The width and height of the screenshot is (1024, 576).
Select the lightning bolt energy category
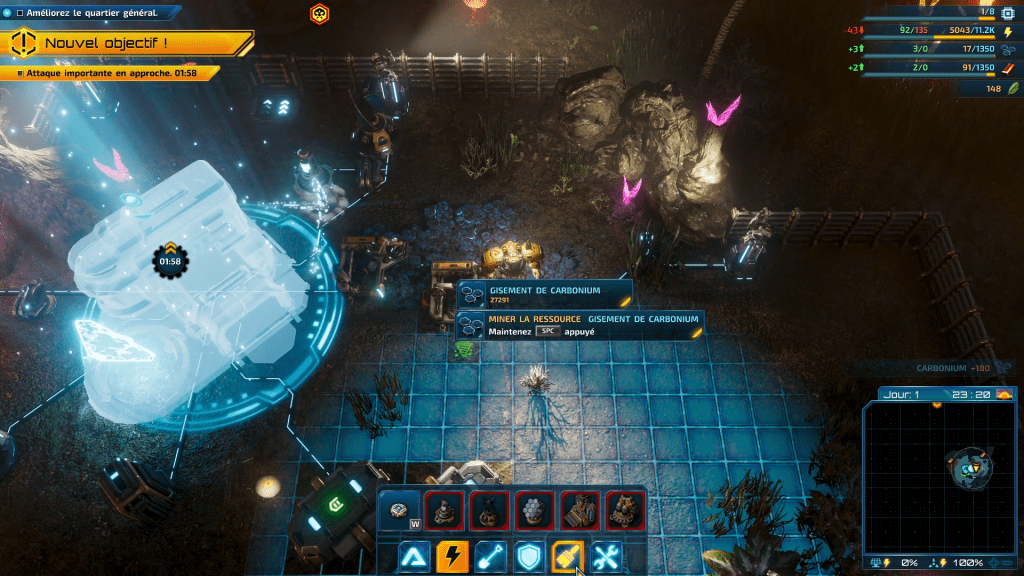[453, 556]
